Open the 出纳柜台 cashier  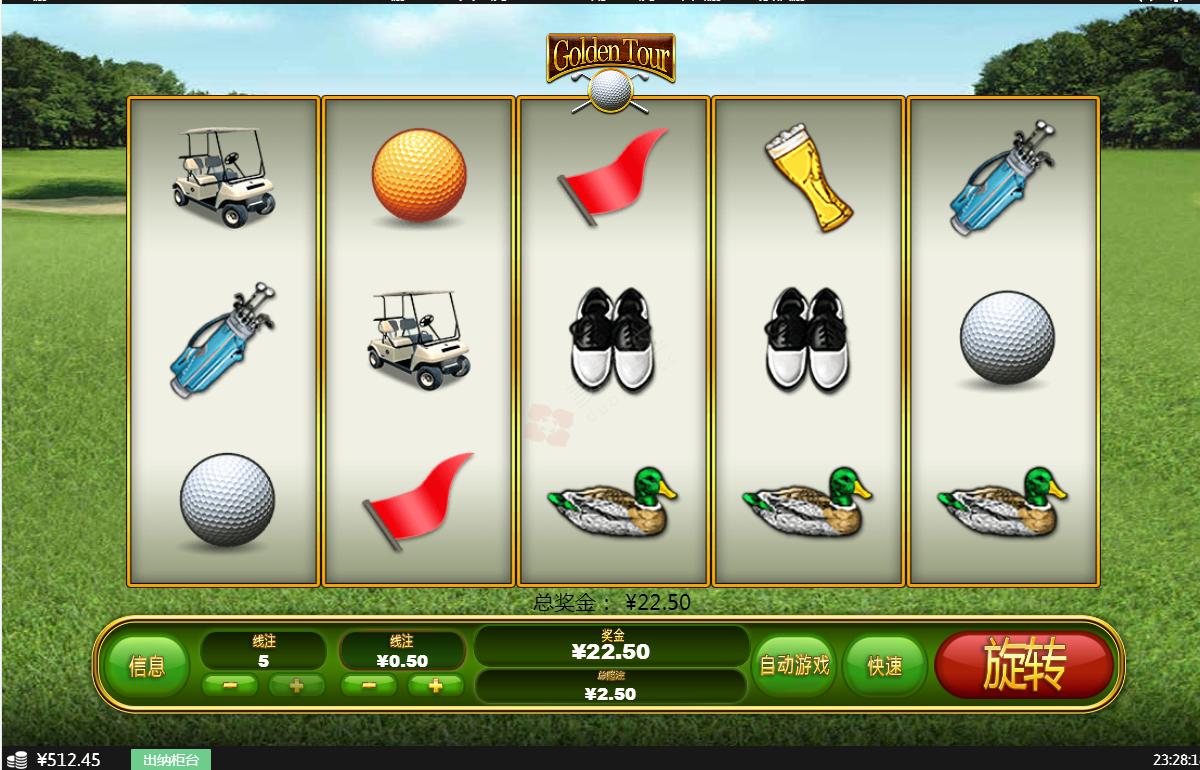pyautogui.click(x=170, y=760)
